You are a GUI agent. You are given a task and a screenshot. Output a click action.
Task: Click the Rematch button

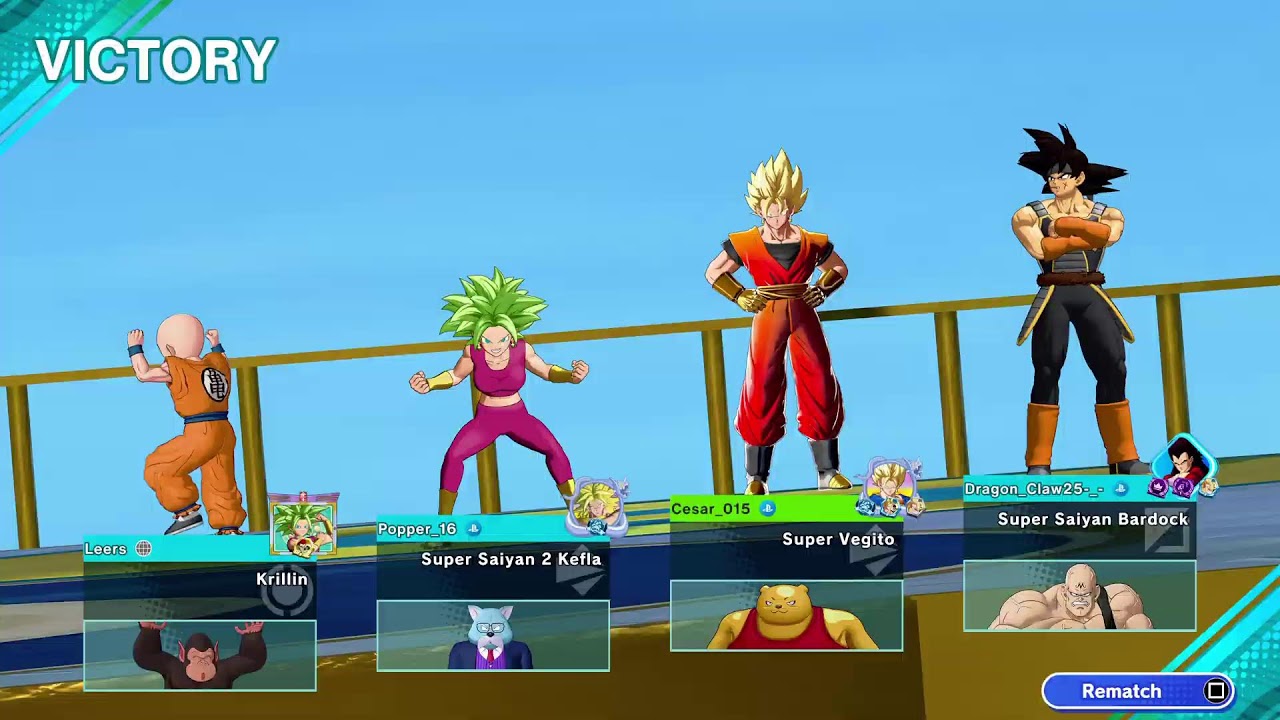tap(1138, 691)
